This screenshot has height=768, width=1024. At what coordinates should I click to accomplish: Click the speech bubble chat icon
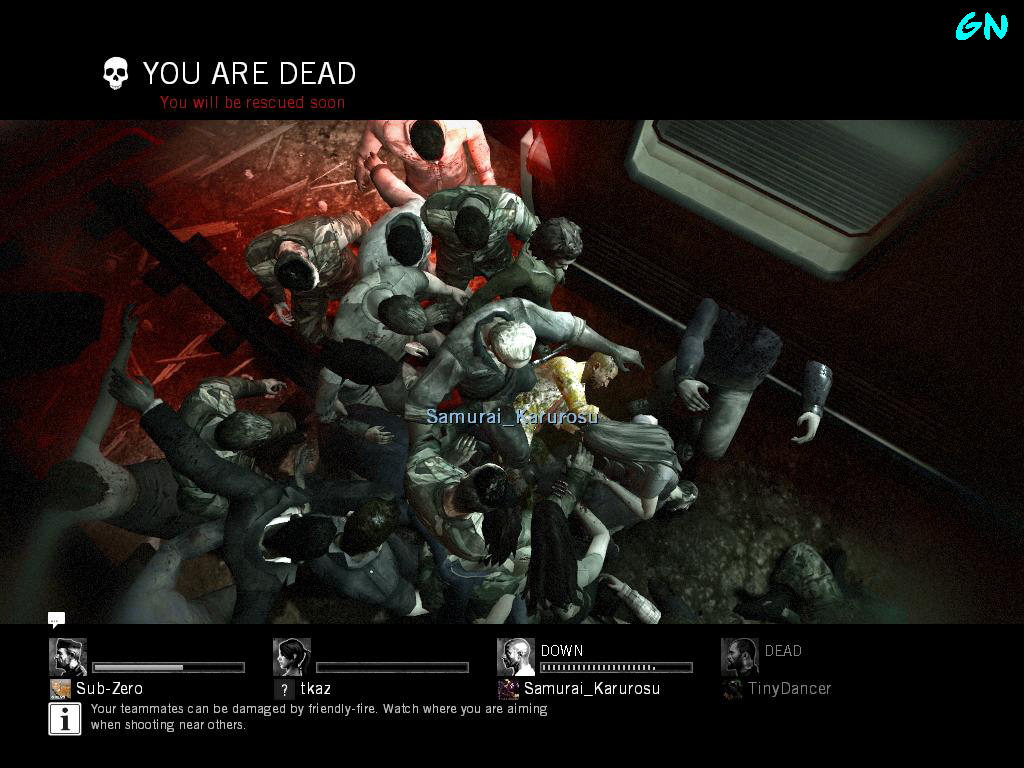[56, 620]
